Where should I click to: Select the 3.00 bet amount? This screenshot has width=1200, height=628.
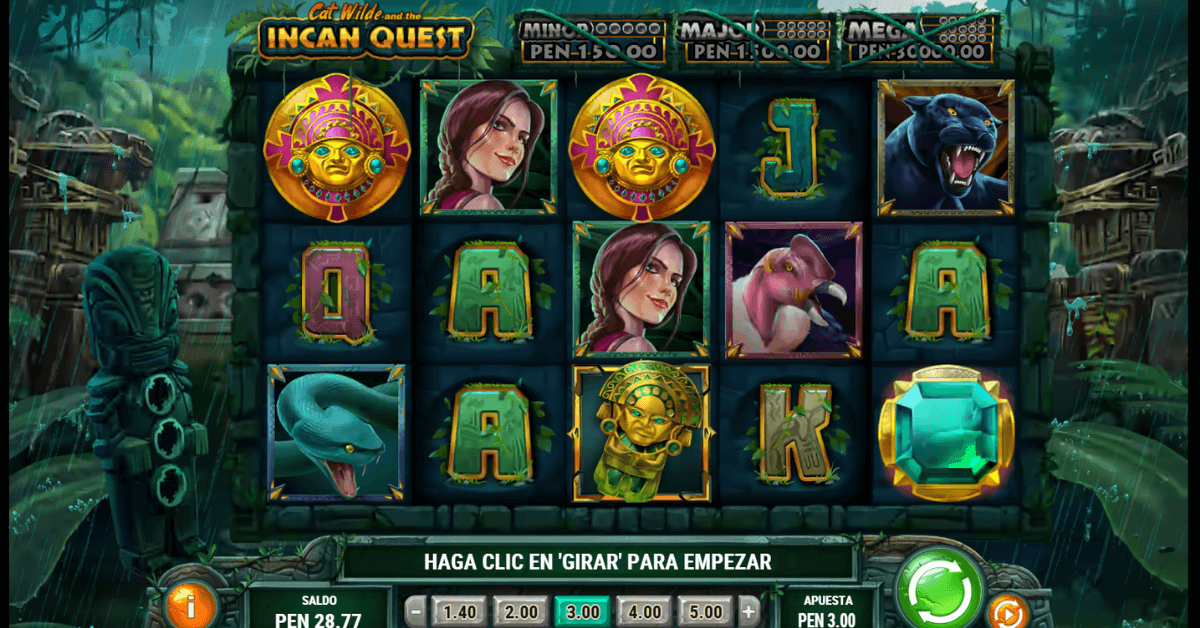click(582, 611)
